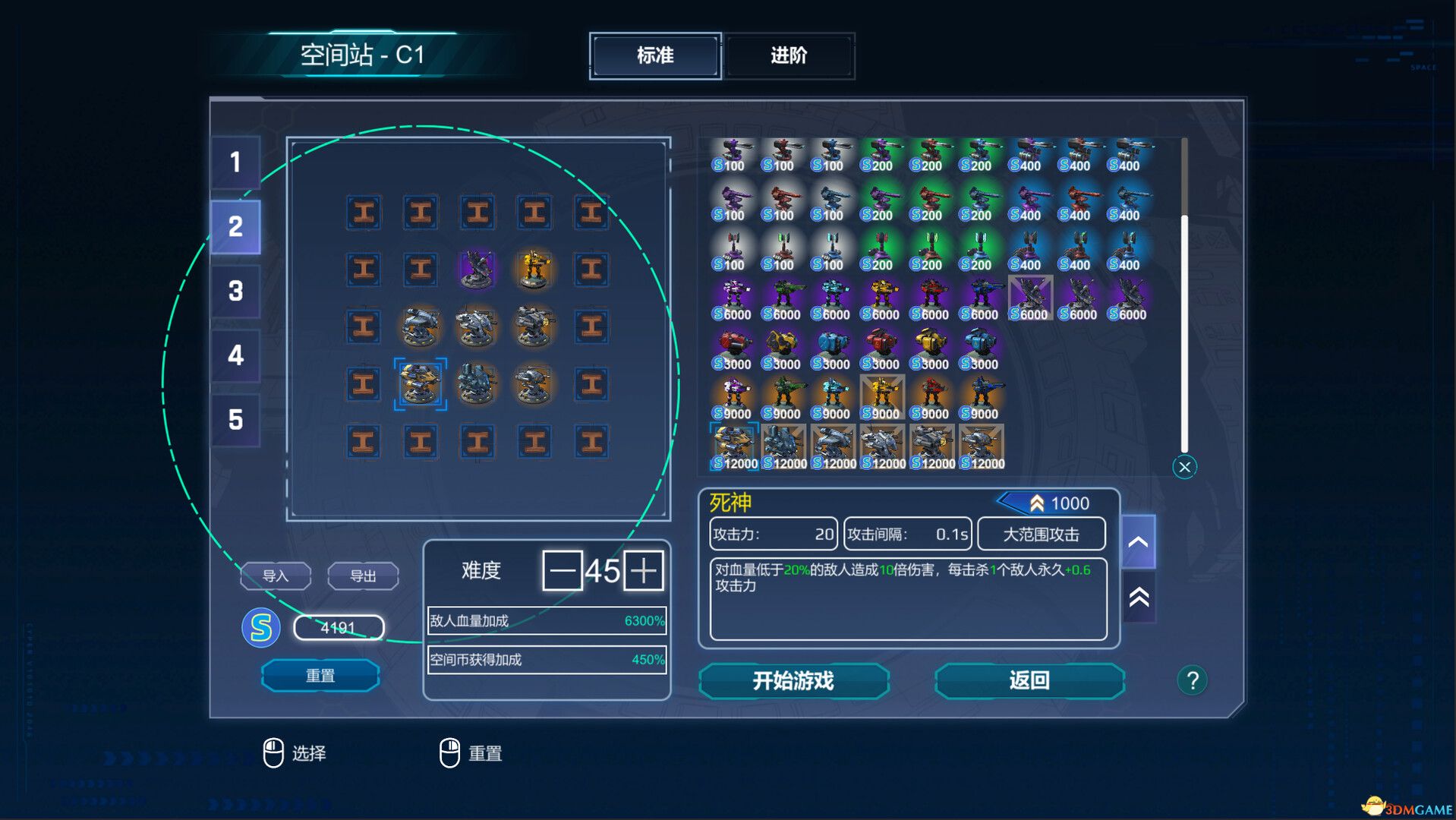Select level slot 5

[x=236, y=420]
